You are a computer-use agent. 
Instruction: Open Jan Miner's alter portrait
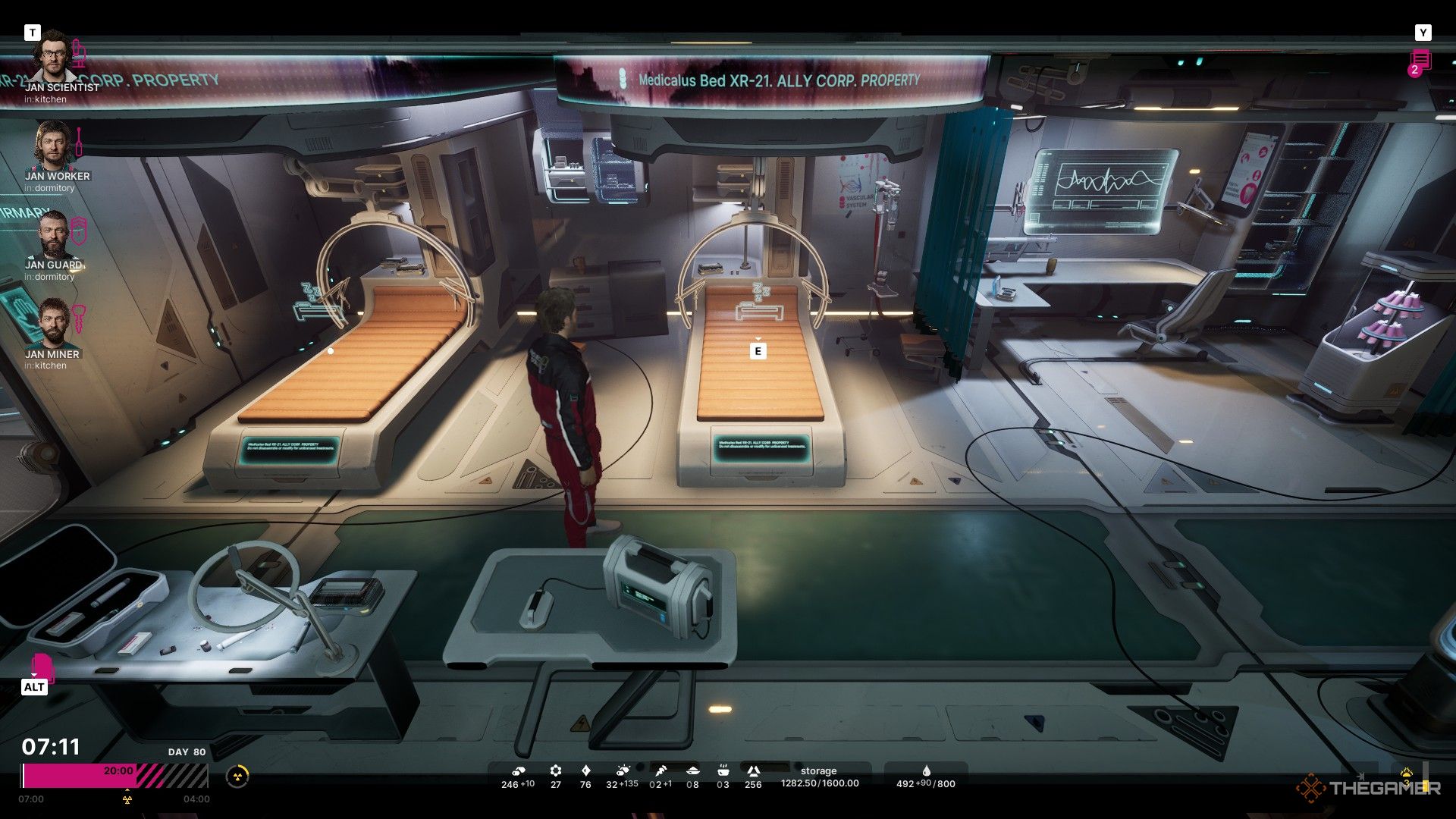click(52, 324)
